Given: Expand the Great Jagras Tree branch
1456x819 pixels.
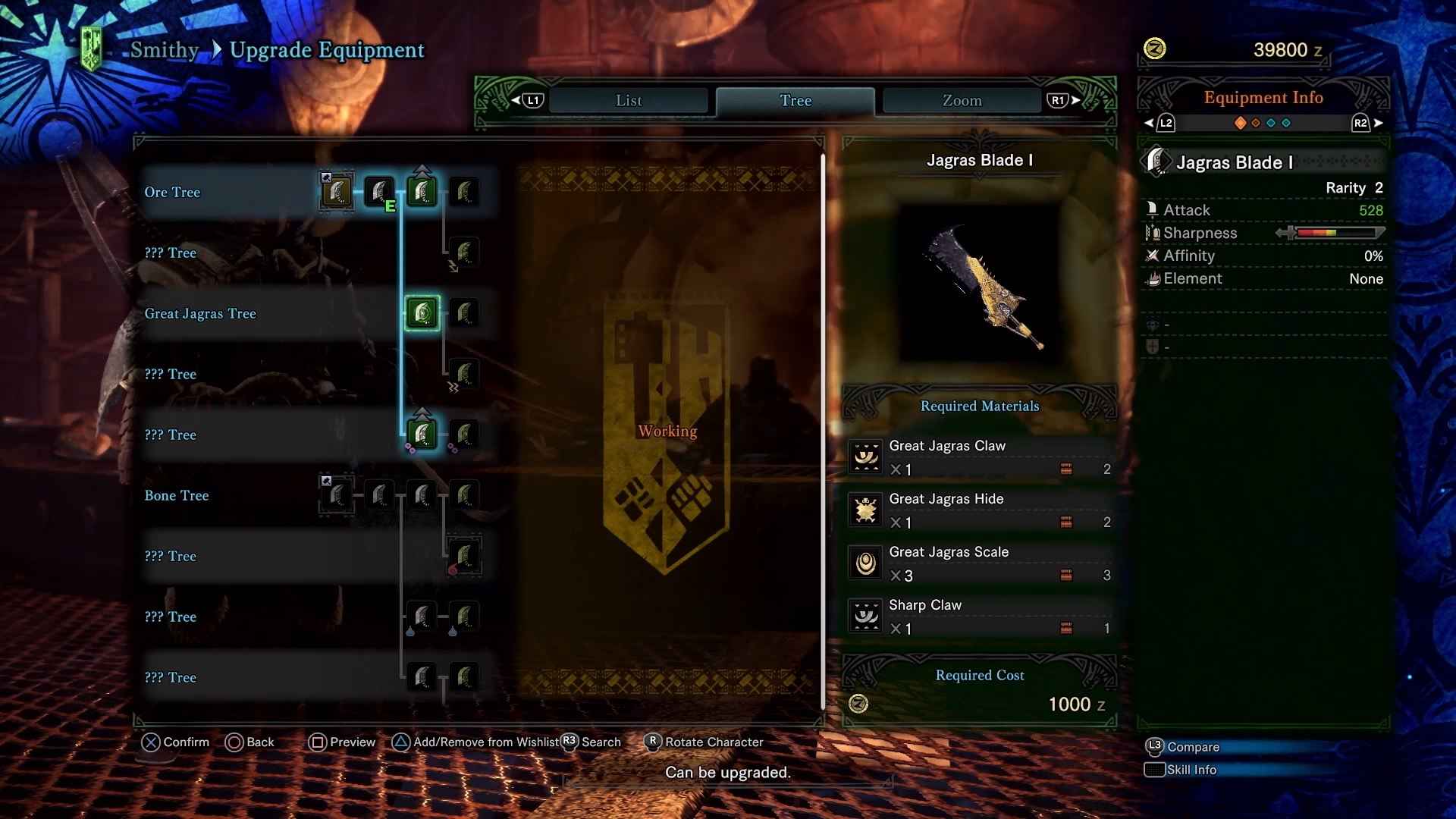Looking at the screenshot, I should (200, 313).
